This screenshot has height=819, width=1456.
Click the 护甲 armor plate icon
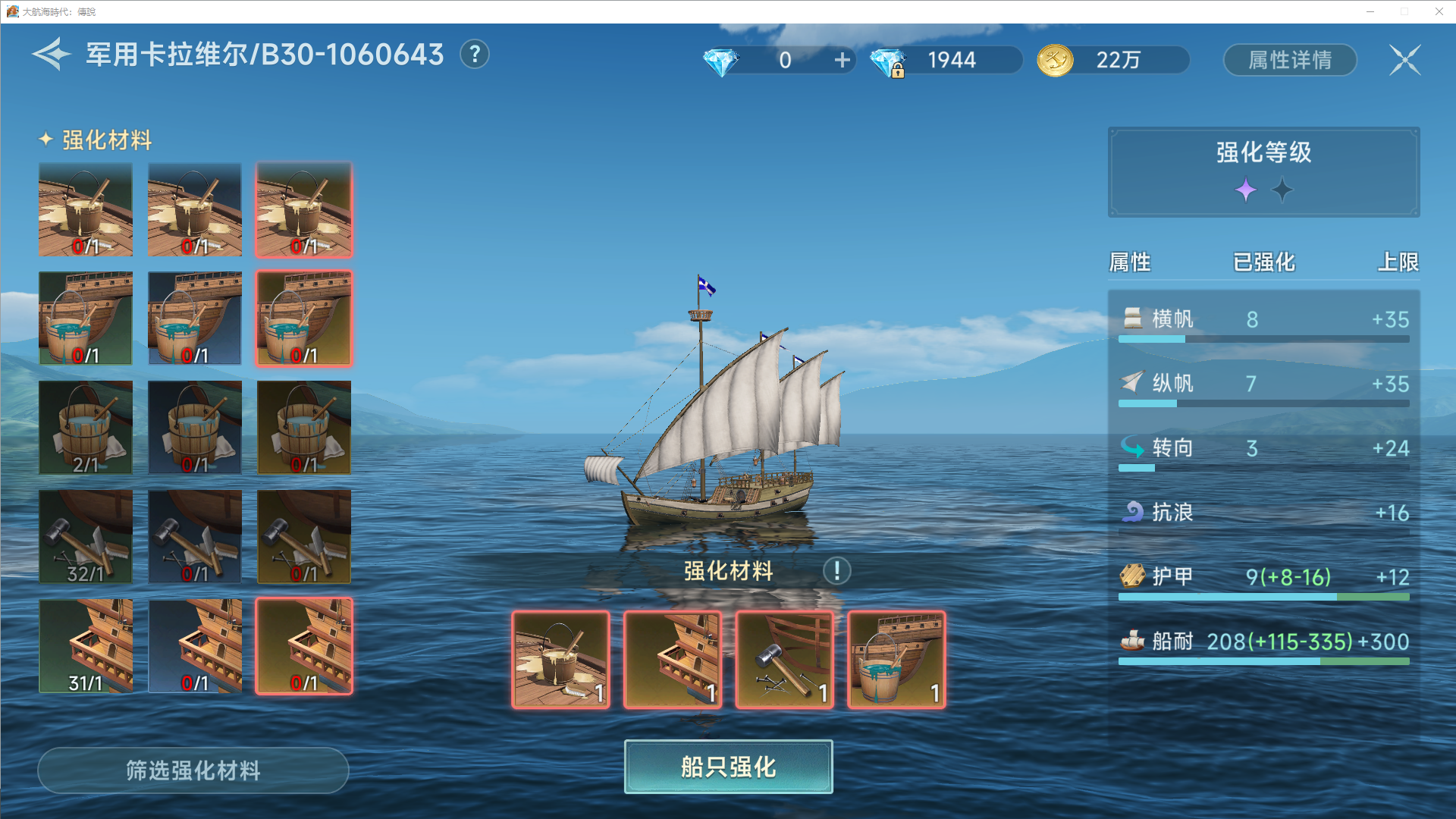(x=1132, y=577)
